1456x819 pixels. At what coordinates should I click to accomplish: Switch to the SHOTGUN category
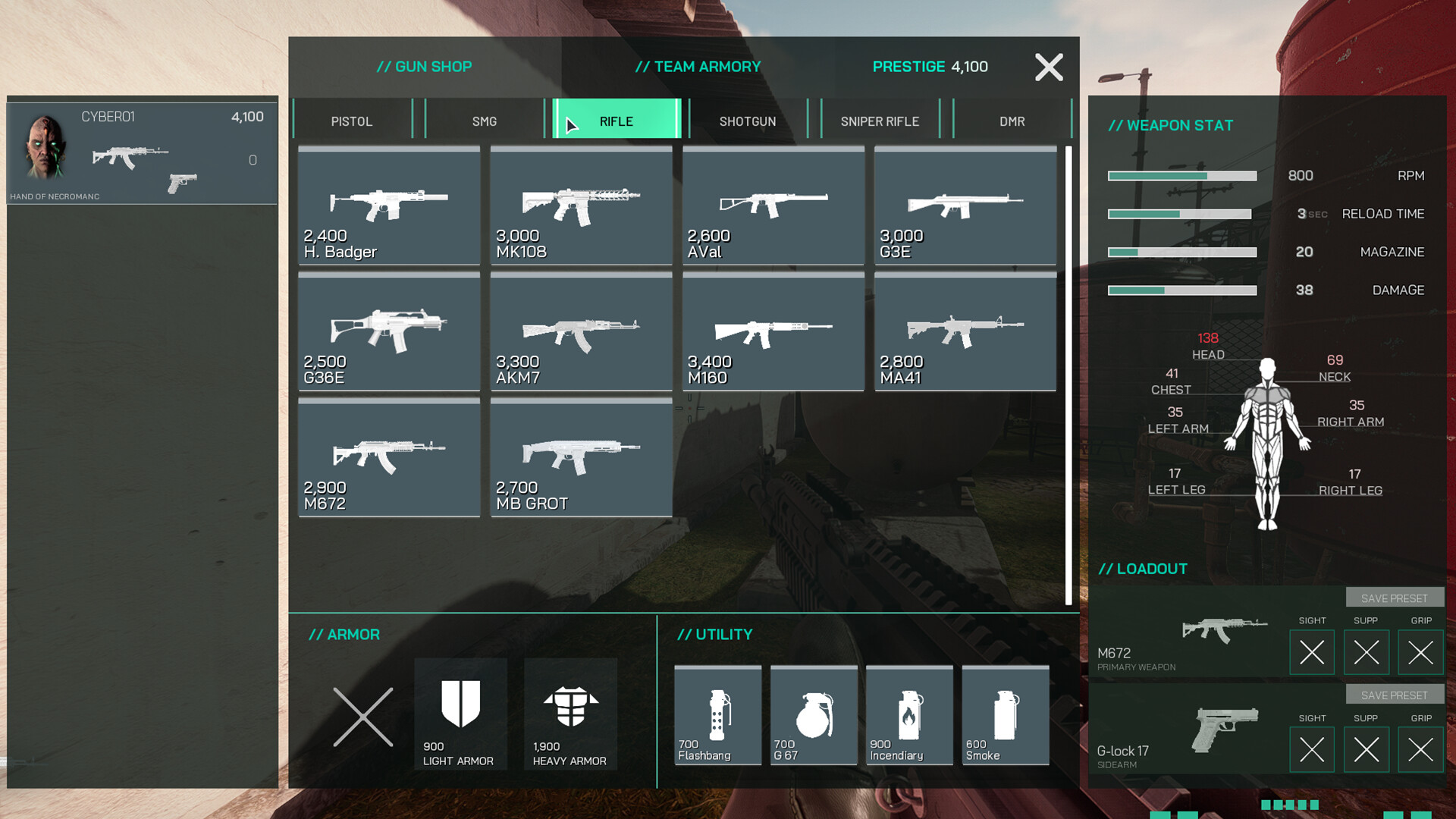coord(748,121)
